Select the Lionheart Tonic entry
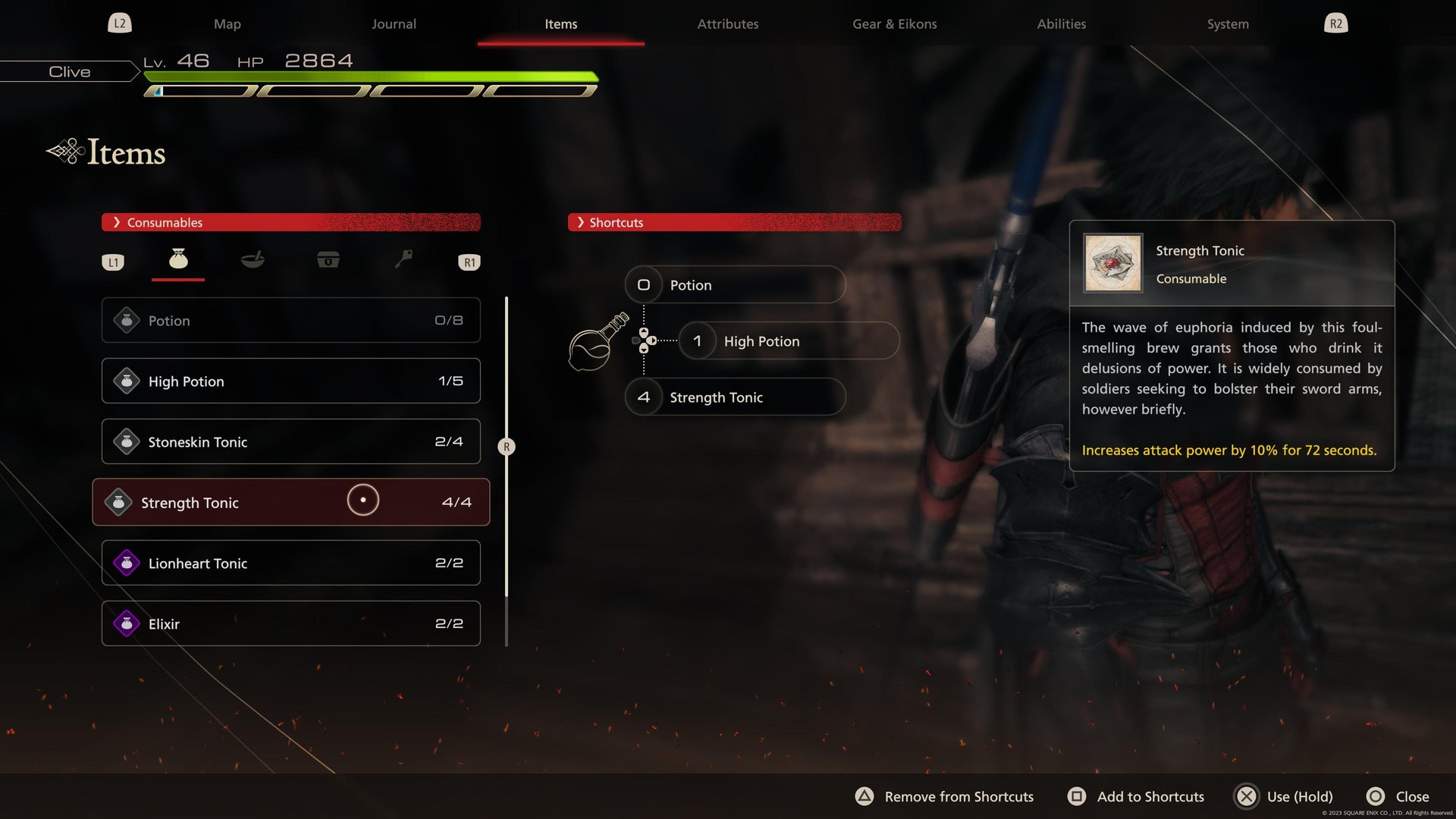Image resolution: width=1456 pixels, height=819 pixels. click(x=290, y=563)
